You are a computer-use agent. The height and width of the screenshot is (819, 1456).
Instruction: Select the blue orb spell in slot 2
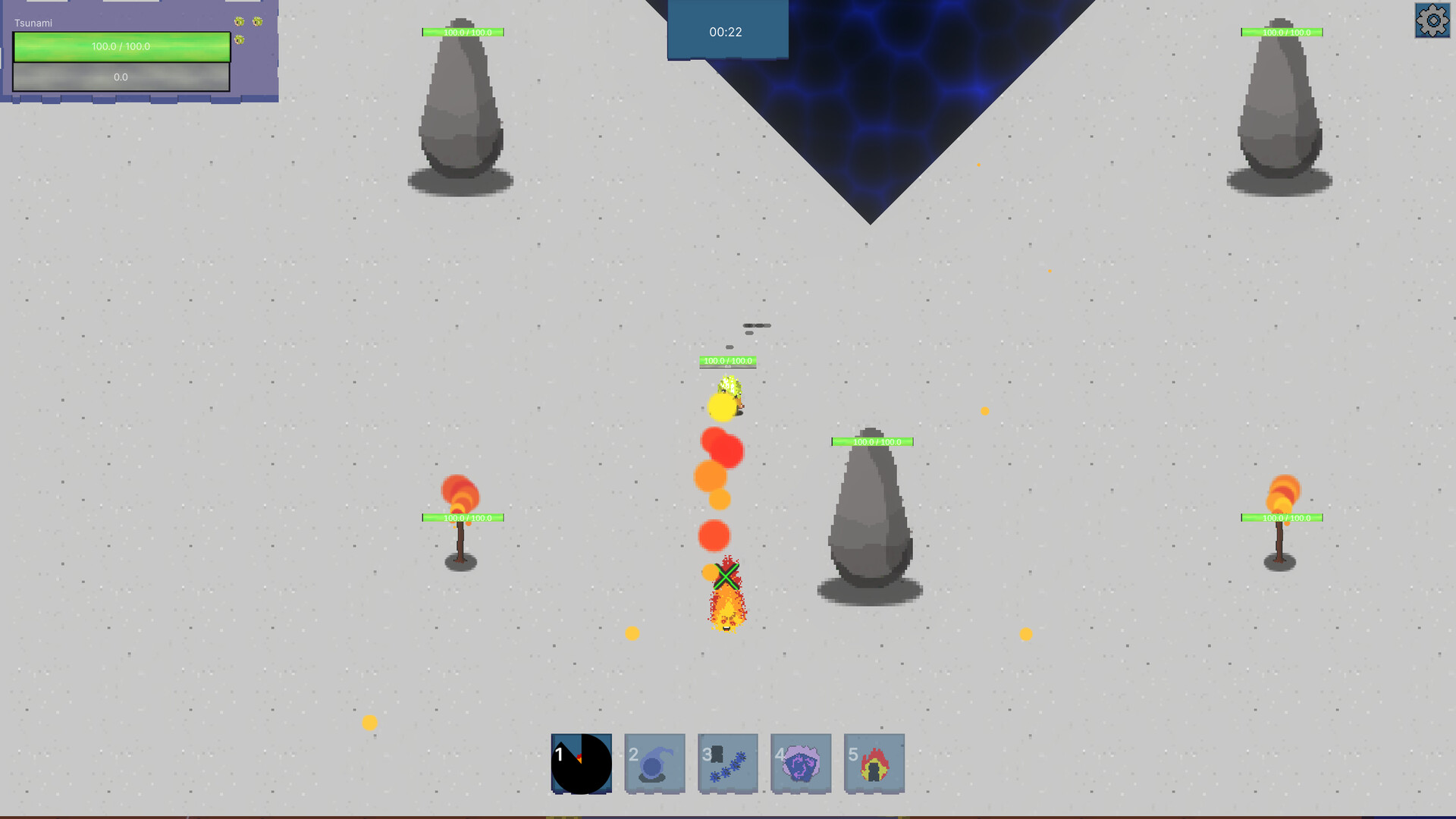[x=654, y=763]
